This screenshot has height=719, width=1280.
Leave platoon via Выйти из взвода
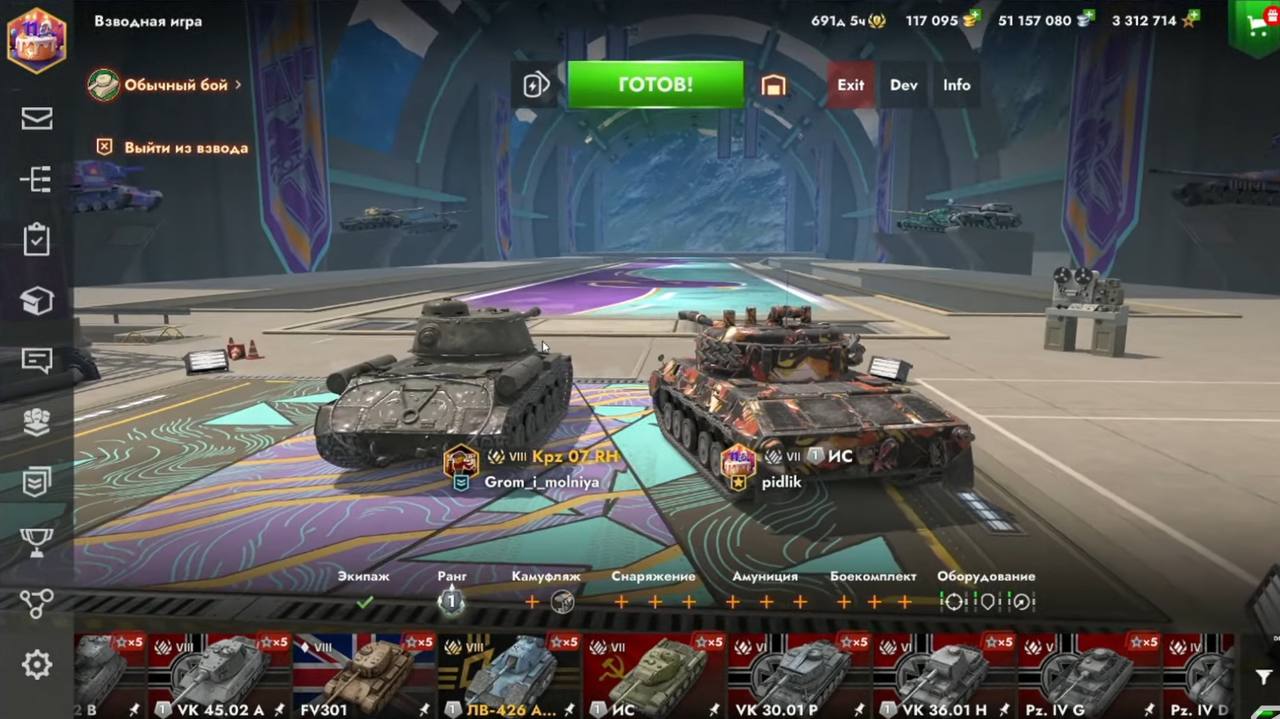click(174, 148)
